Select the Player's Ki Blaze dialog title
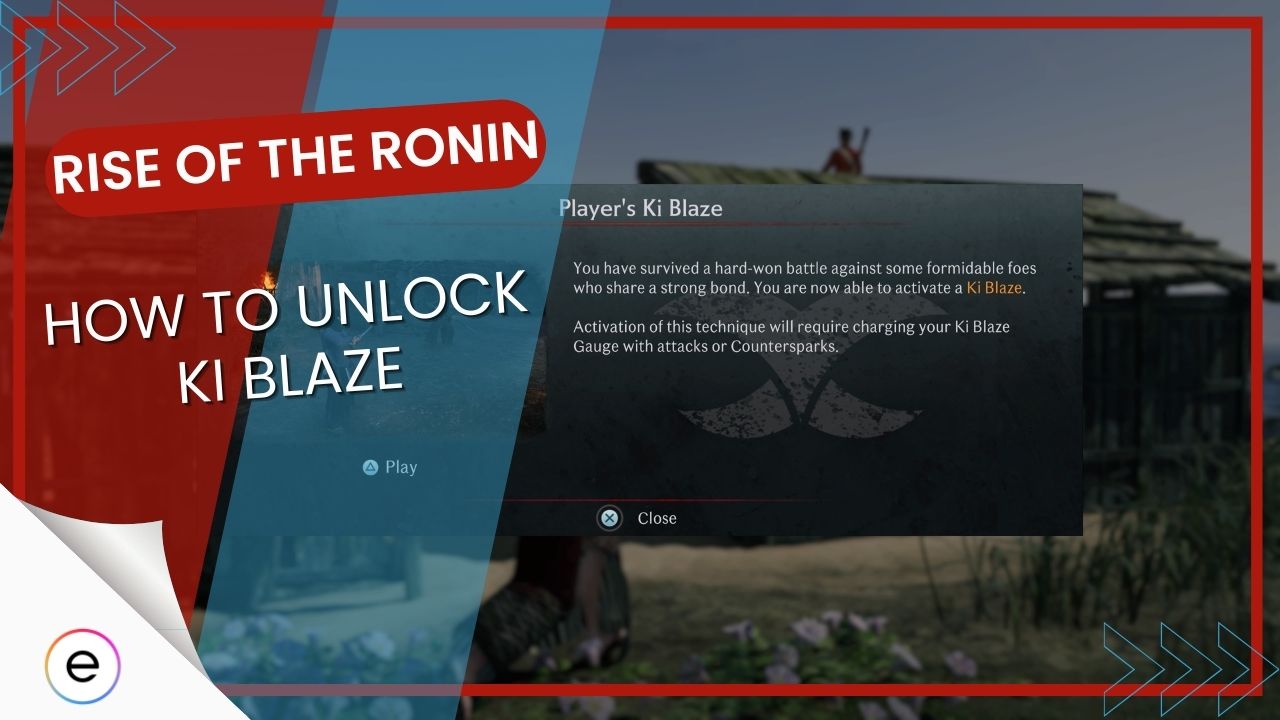The width and height of the screenshot is (1280, 720). click(641, 209)
